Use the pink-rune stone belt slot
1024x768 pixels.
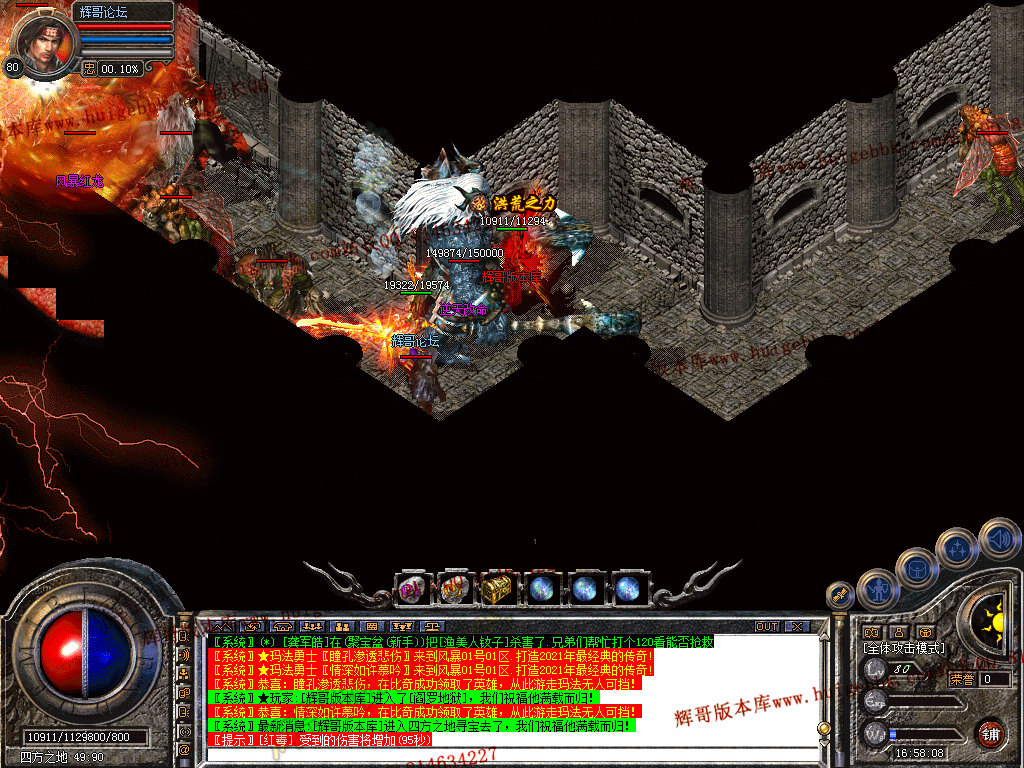(412, 588)
